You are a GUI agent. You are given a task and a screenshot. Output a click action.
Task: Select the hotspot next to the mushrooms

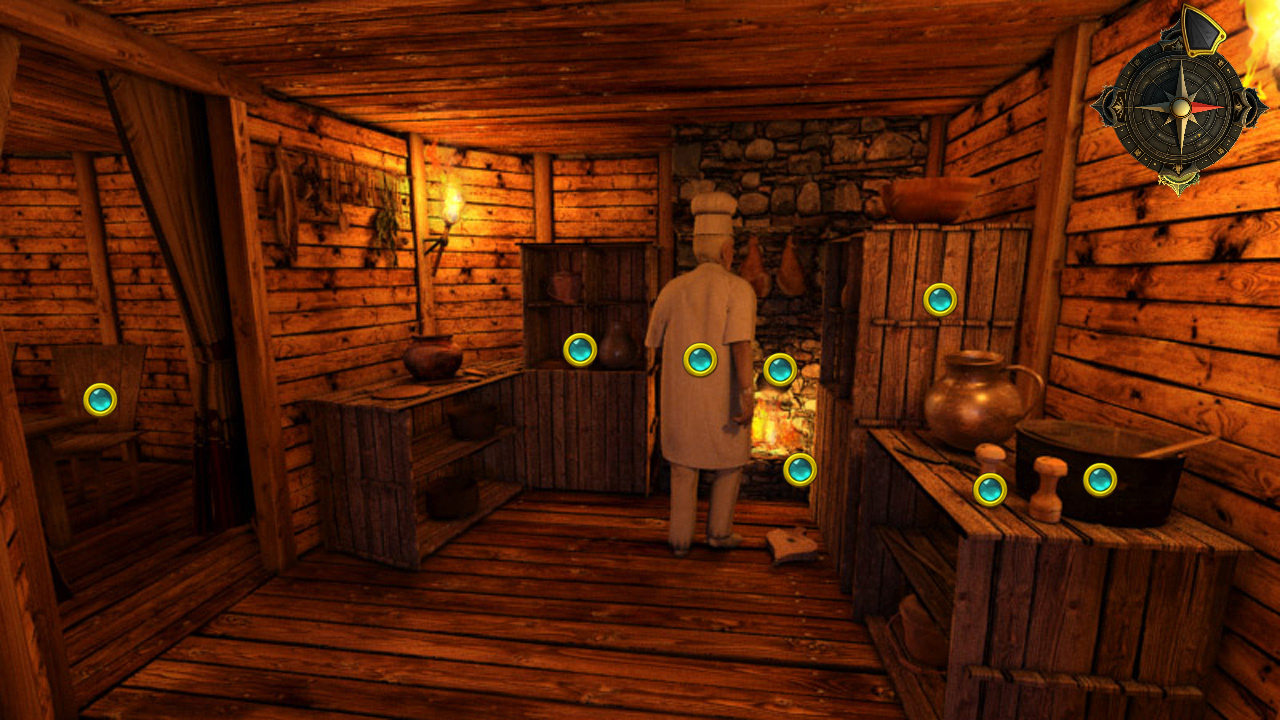(988, 488)
